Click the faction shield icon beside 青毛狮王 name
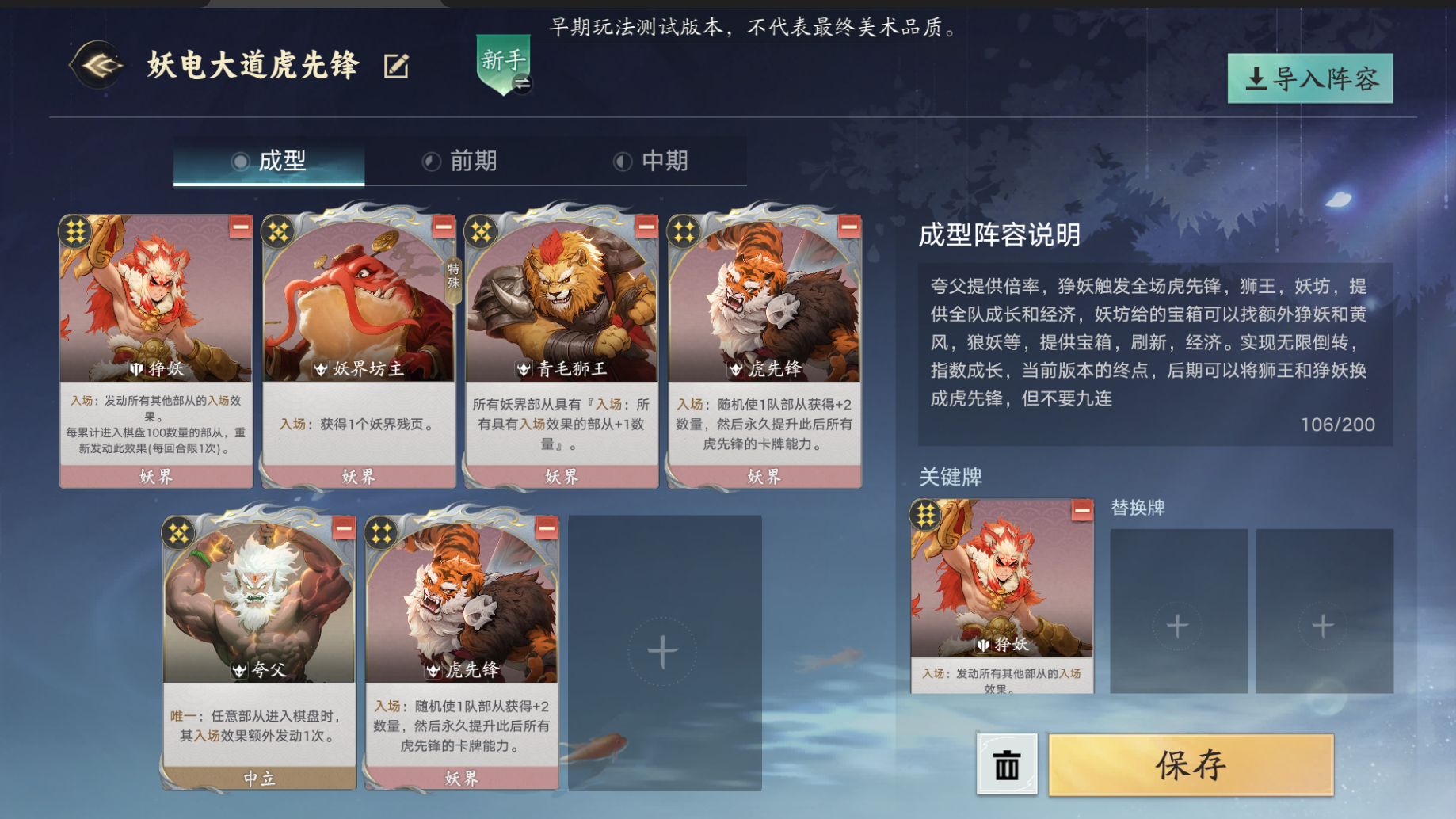 coord(523,368)
